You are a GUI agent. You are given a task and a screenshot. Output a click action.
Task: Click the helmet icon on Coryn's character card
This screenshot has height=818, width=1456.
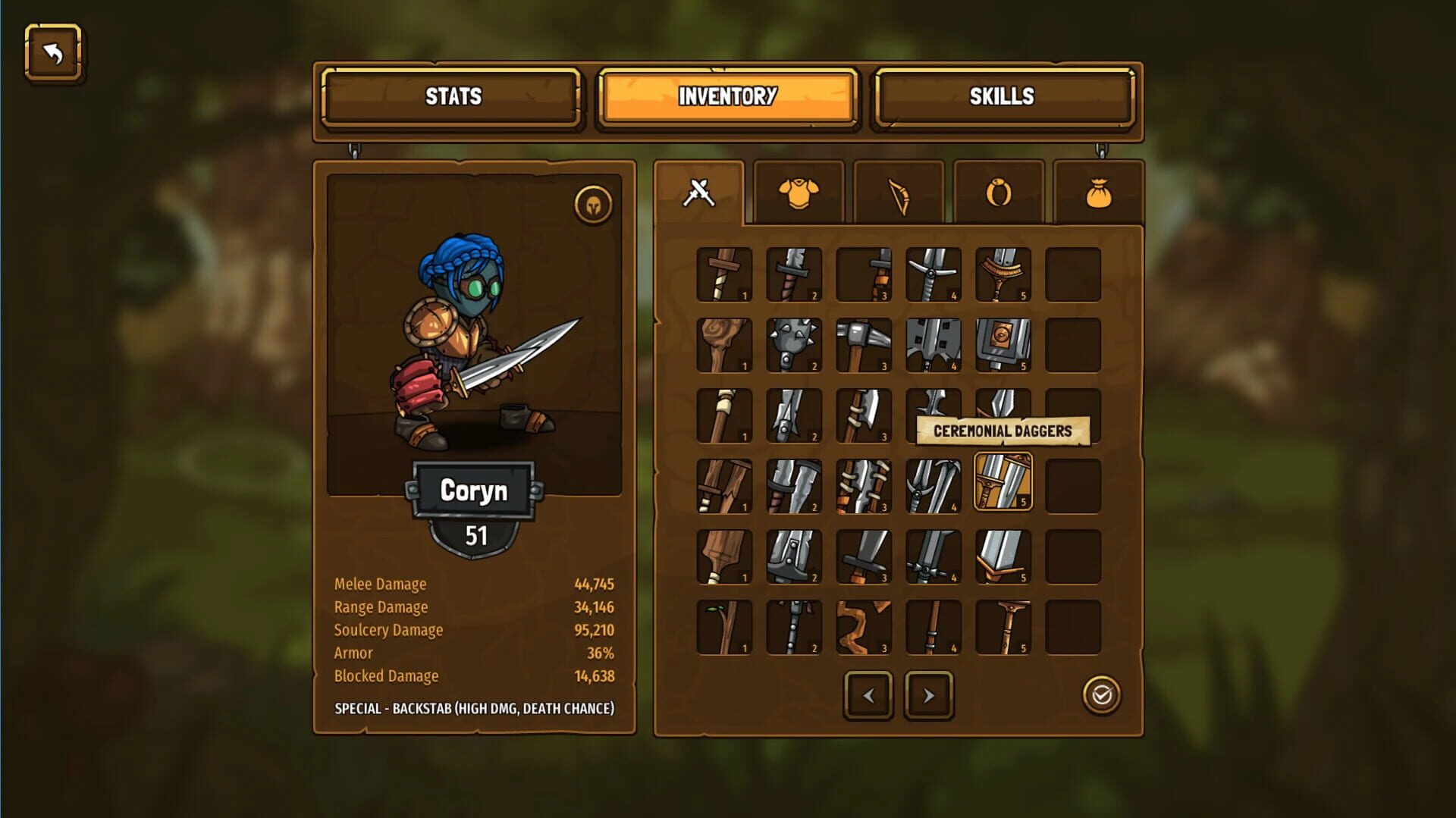[595, 205]
